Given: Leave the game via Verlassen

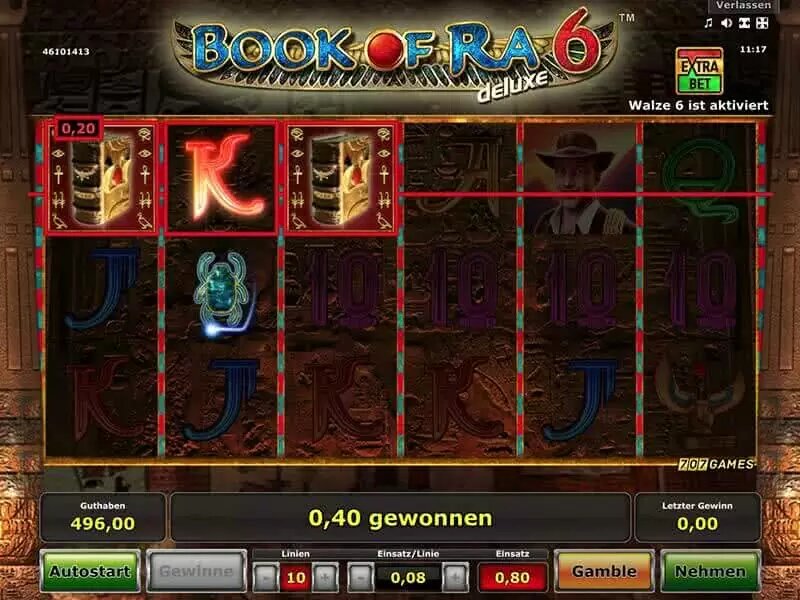Looking at the screenshot, I should (x=742, y=6).
